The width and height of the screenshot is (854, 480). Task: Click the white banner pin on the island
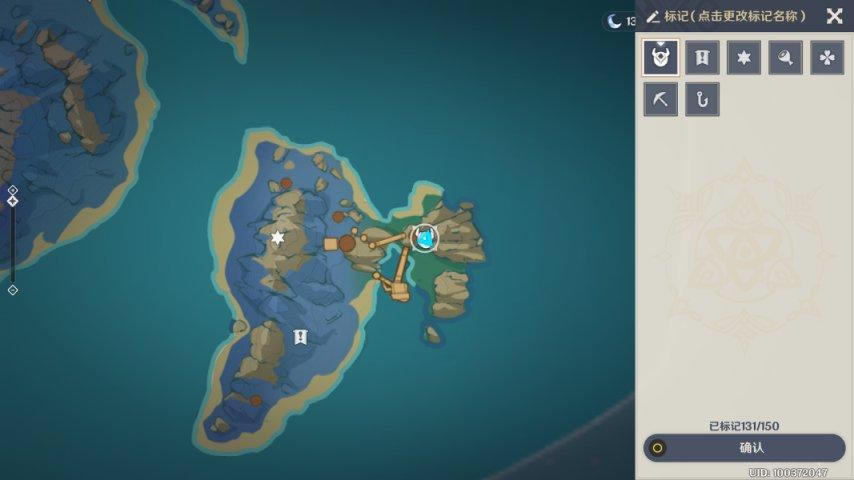pyautogui.click(x=299, y=337)
